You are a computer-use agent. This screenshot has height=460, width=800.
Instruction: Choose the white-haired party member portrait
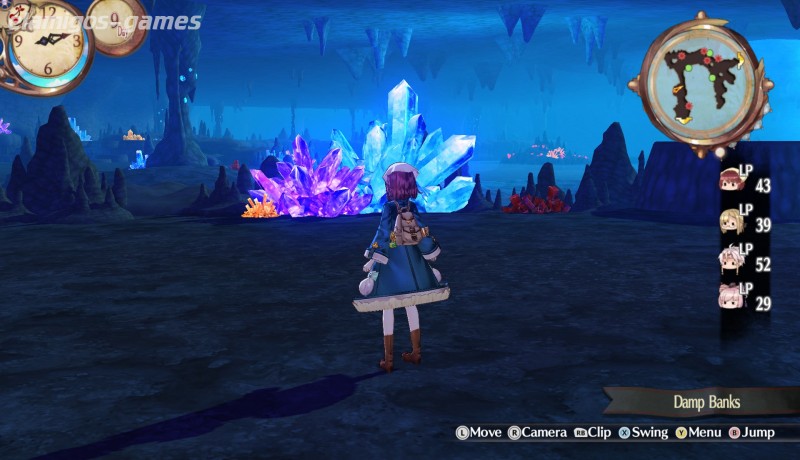tap(731, 259)
